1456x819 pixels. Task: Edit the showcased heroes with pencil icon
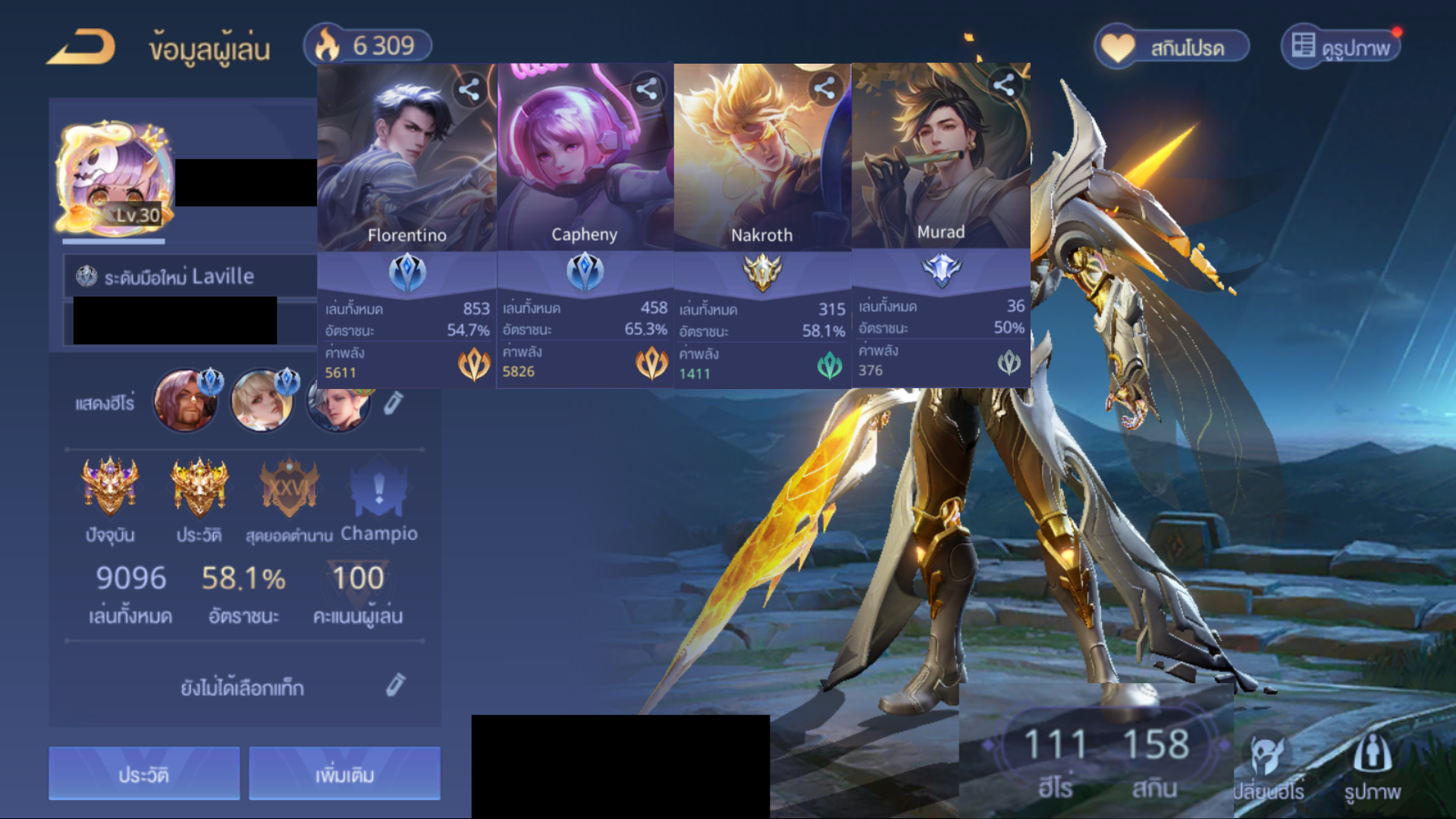[393, 403]
